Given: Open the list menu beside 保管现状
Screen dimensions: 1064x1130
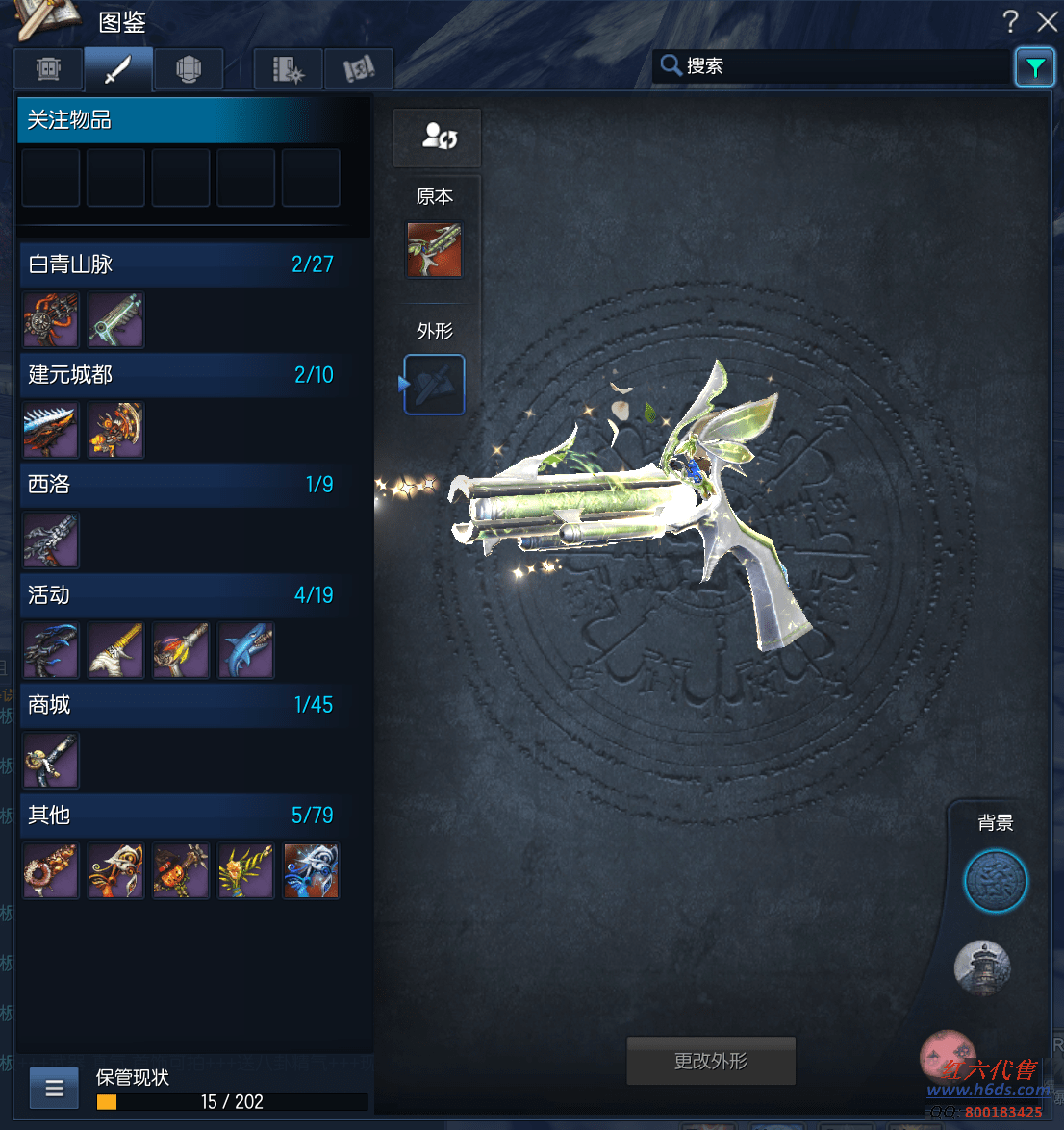Looking at the screenshot, I should coord(54,1089).
